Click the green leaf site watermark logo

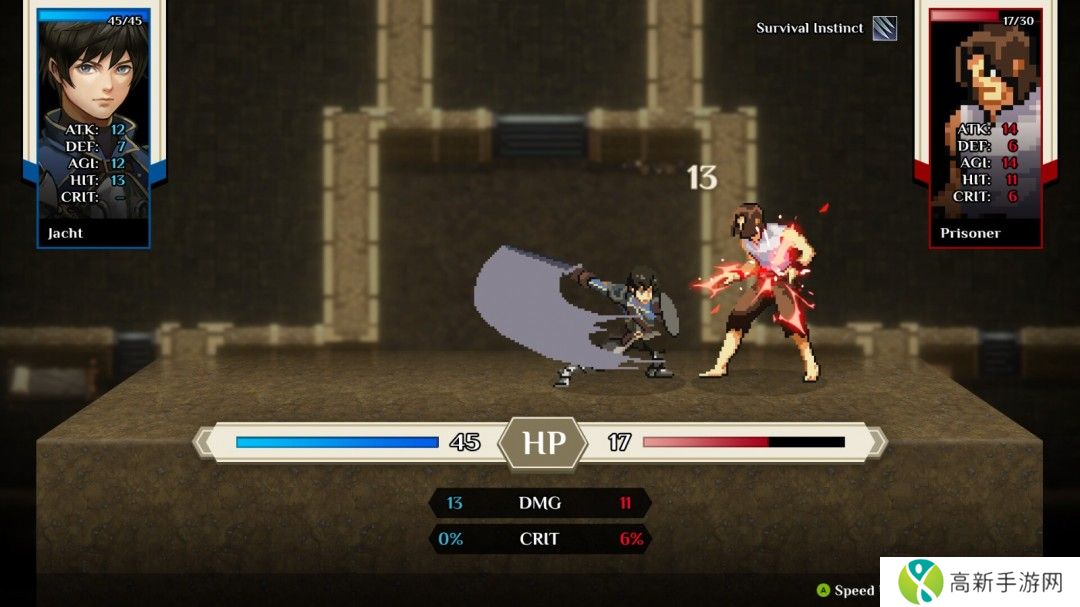(x=920, y=582)
